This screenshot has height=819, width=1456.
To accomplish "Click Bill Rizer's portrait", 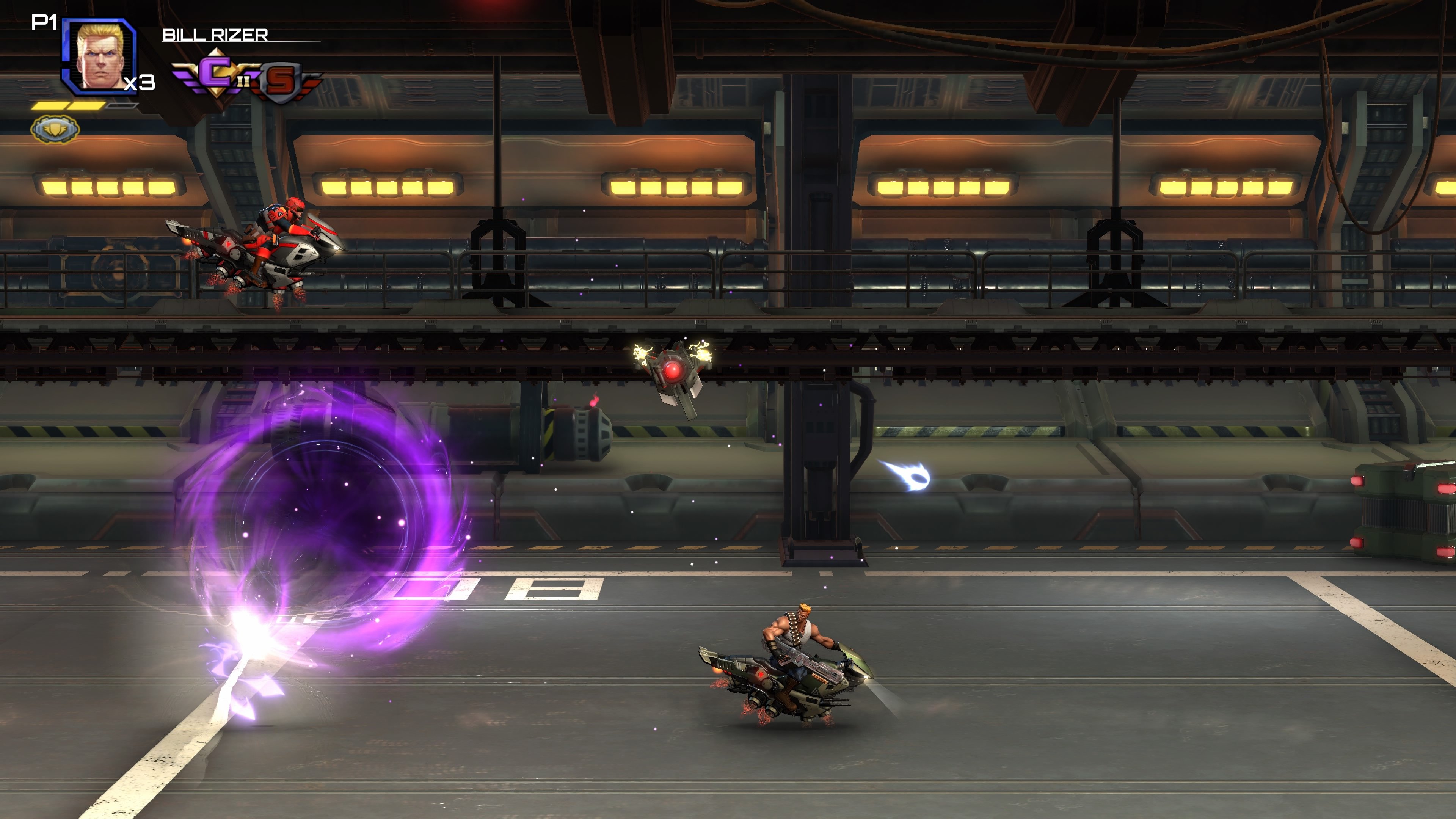I will tap(100, 56).
